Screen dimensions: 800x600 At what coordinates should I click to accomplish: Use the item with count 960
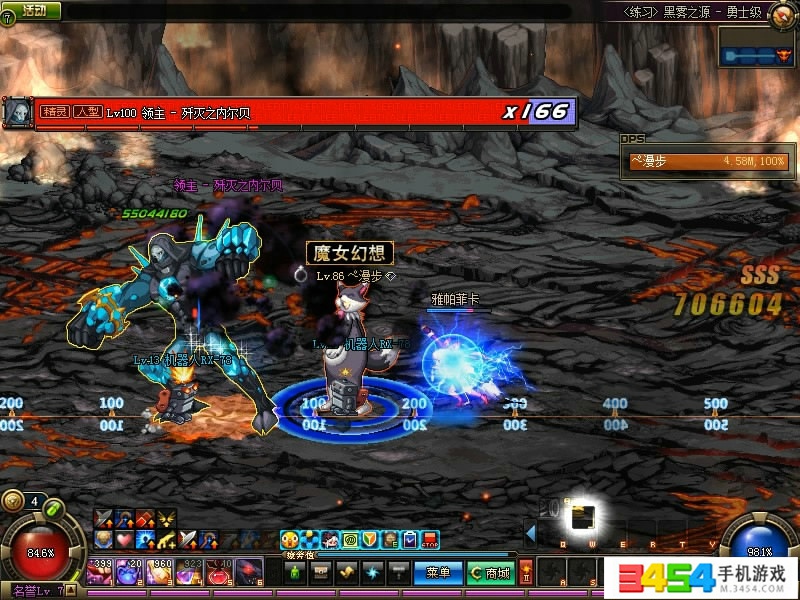(x=160, y=573)
